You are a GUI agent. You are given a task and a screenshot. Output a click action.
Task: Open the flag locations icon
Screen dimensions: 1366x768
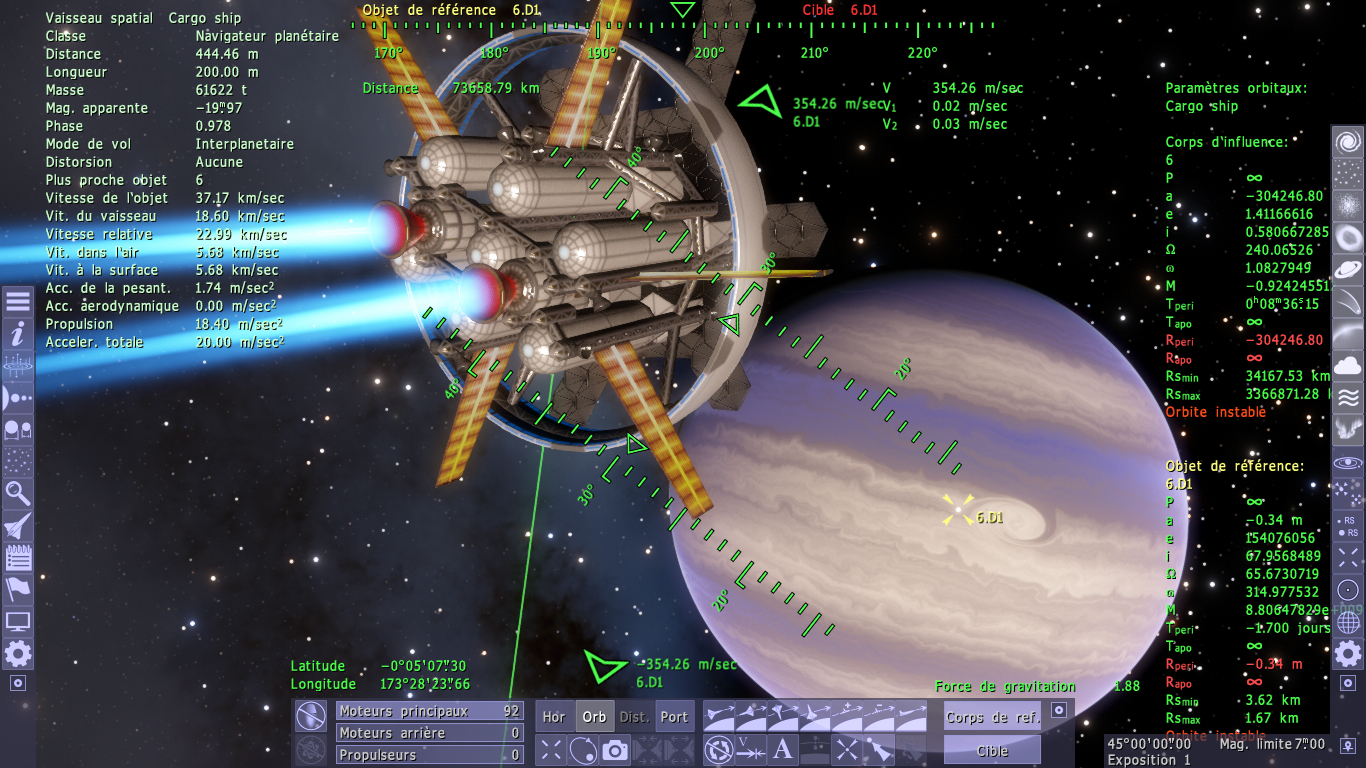[x=17, y=589]
